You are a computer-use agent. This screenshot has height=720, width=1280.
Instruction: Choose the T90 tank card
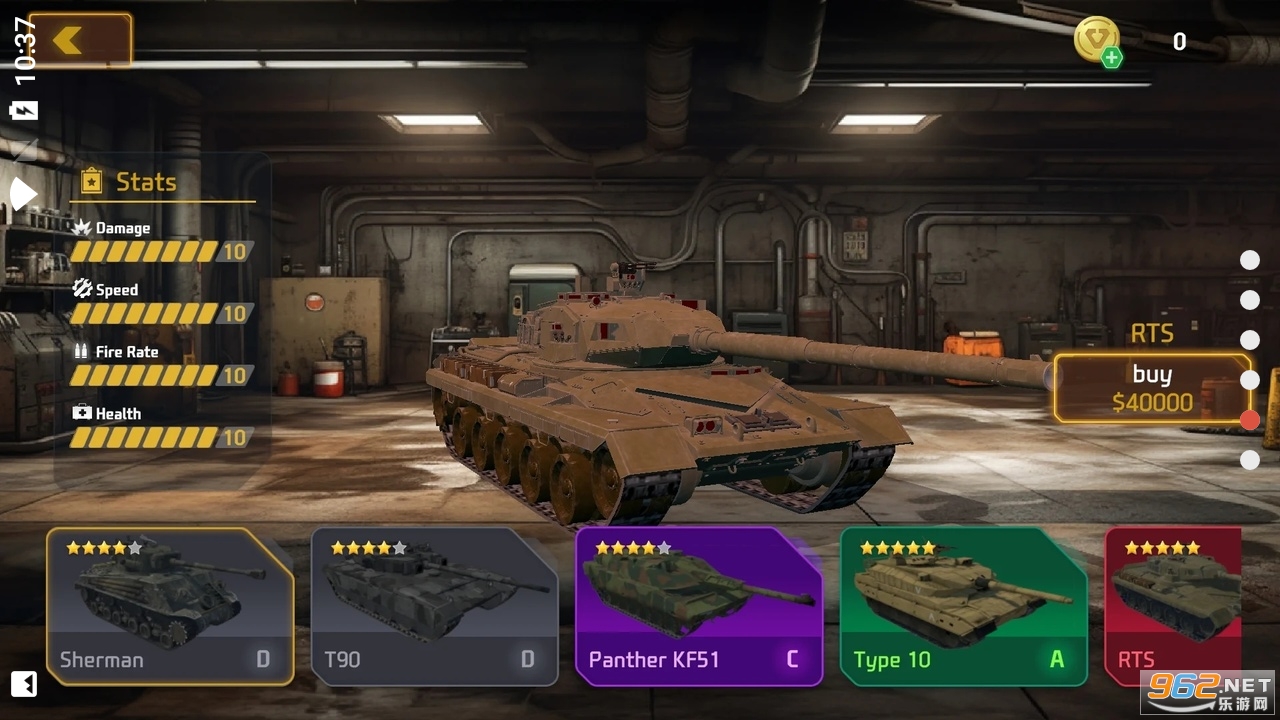(x=434, y=606)
